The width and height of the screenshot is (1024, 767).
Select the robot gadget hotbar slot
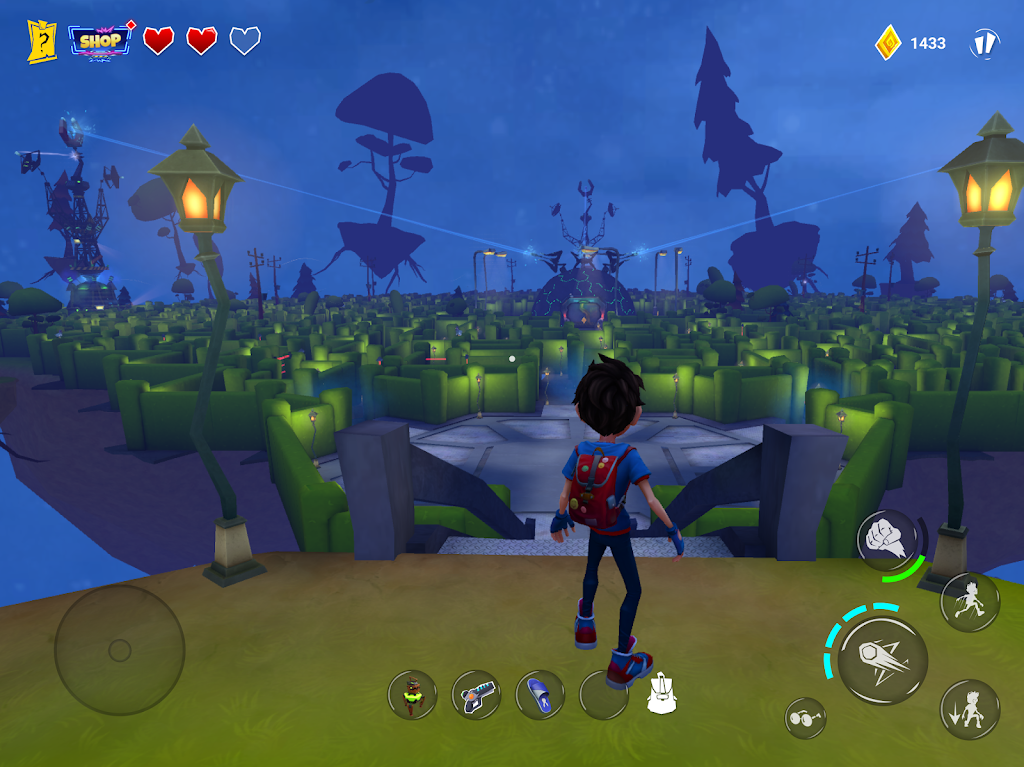click(413, 694)
